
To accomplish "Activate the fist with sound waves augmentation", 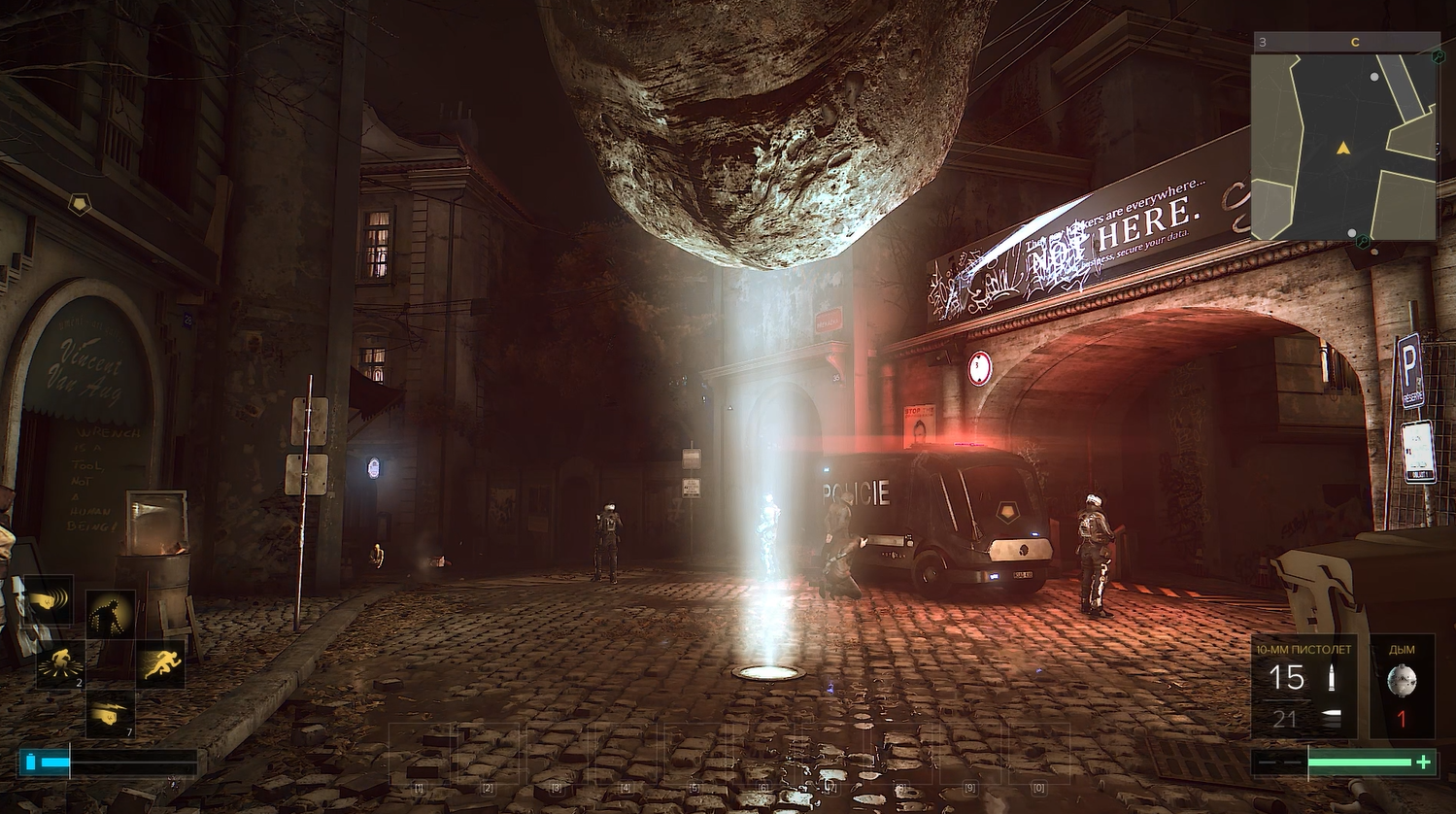I will [49, 600].
